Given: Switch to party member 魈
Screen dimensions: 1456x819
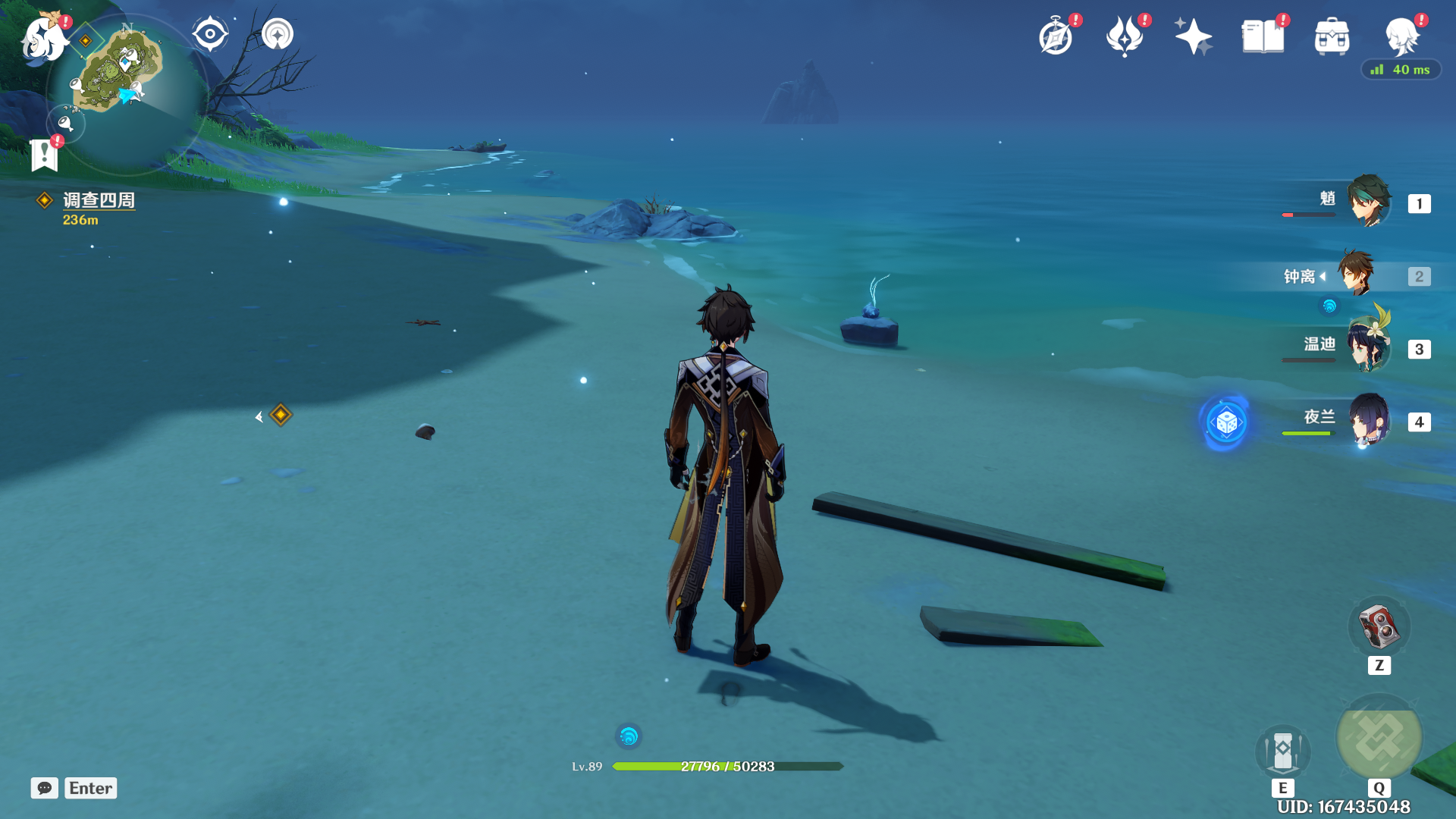Looking at the screenshot, I should click(1369, 202).
